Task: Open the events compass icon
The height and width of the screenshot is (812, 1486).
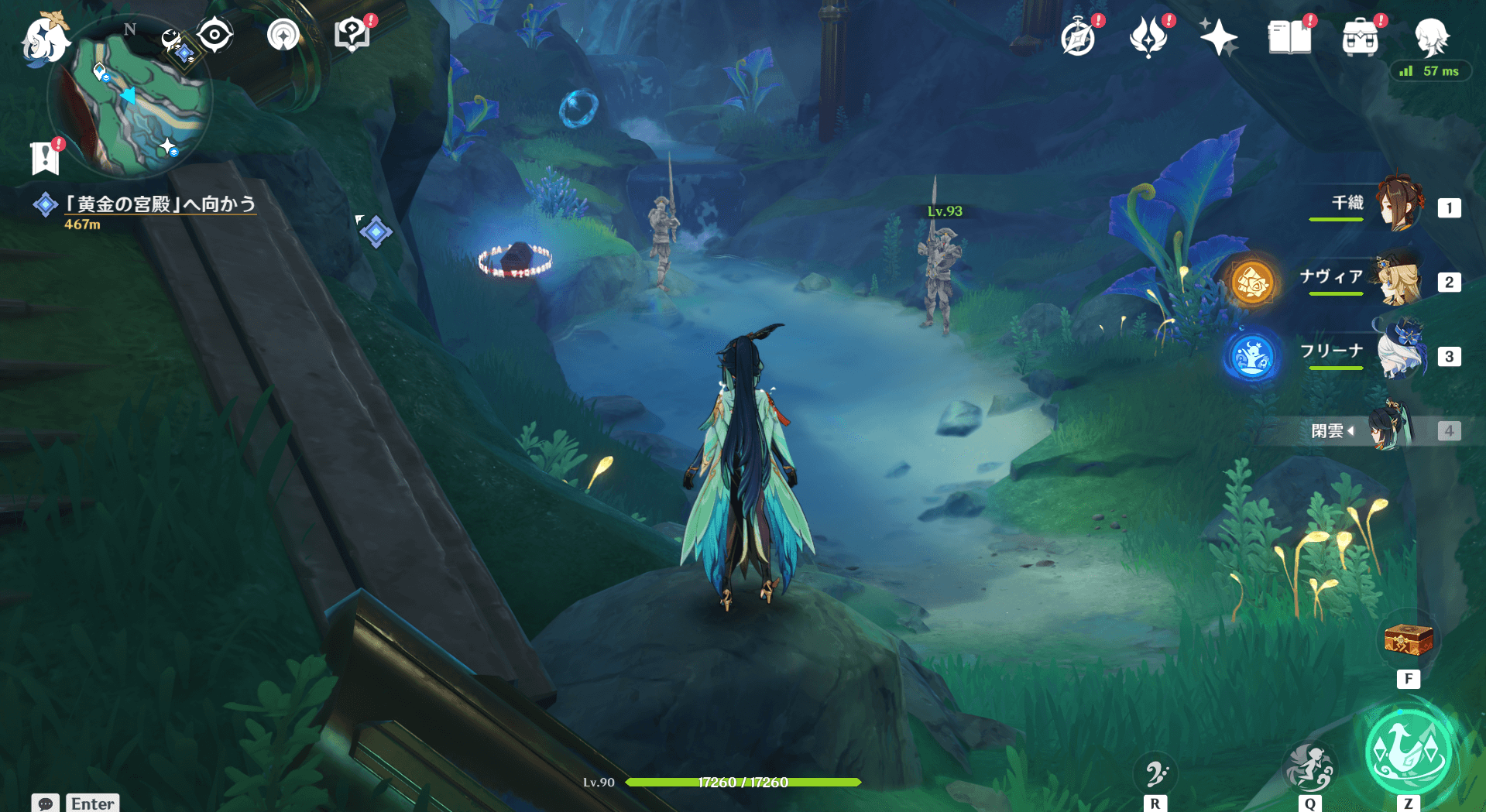Action: point(1078,38)
